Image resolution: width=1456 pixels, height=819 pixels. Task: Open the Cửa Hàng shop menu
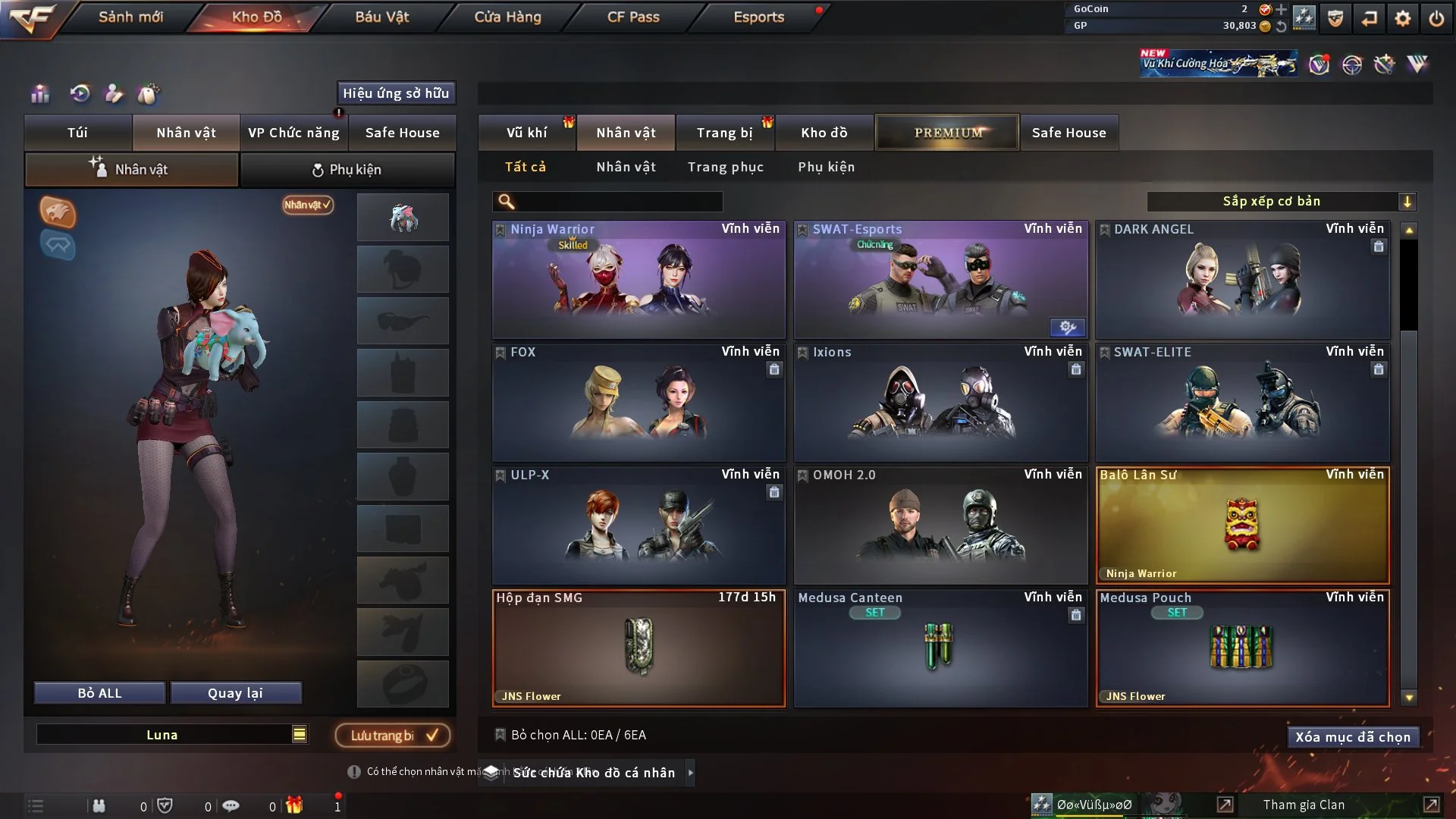coord(507,17)
